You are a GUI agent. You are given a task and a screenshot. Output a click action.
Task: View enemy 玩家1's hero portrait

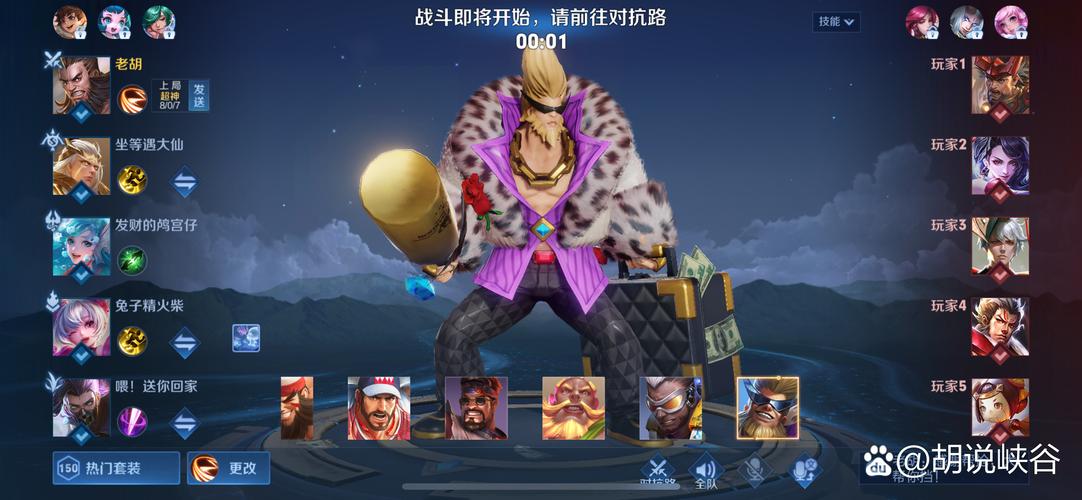click(999, 86)
